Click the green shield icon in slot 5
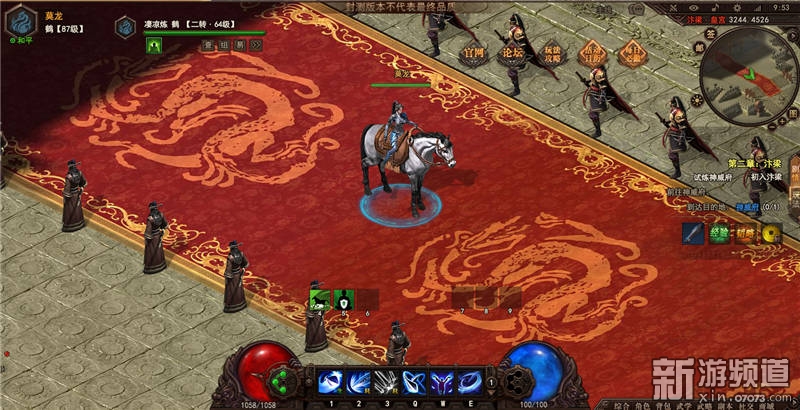Viewport: 800px width, 410px height. tap(343, 298)
